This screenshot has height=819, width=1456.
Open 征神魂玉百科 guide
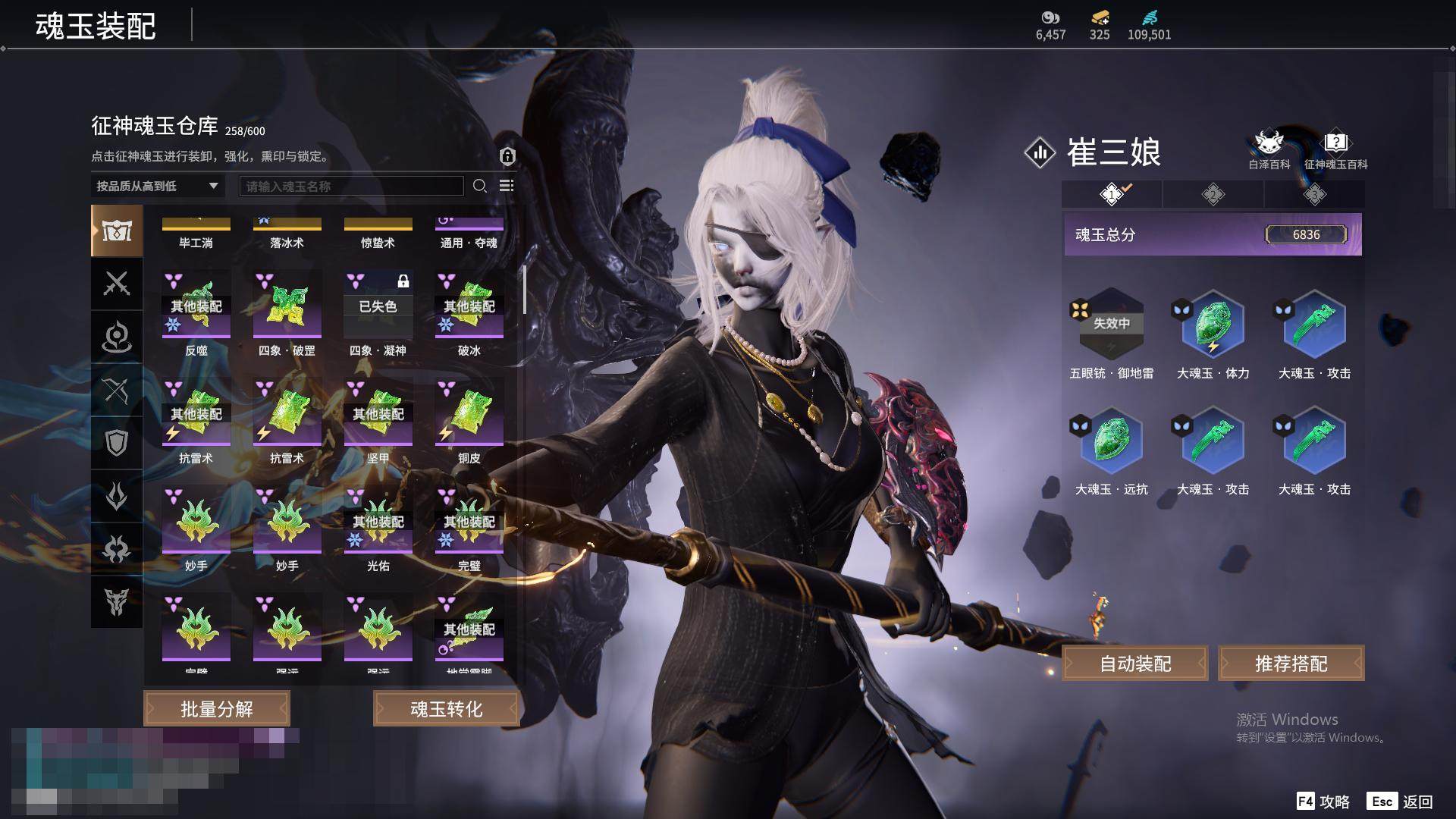pos(1335,149)
